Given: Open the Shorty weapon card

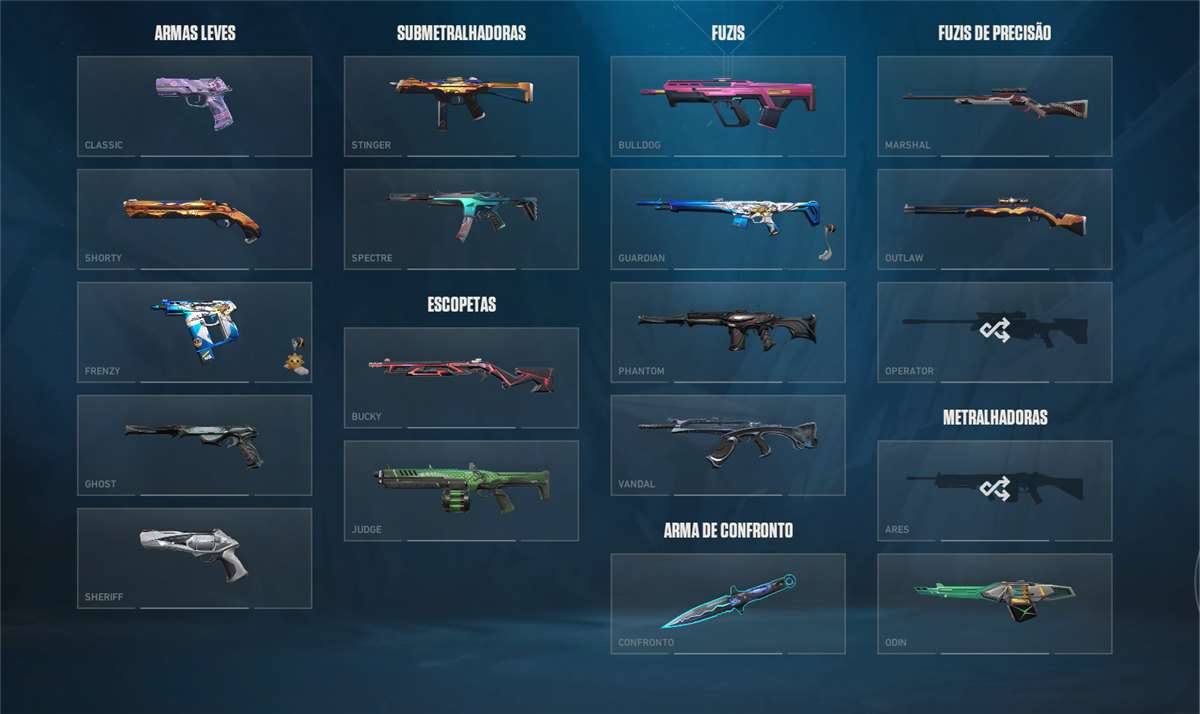Looking at the screenshot, I should (x=194, y=219).
